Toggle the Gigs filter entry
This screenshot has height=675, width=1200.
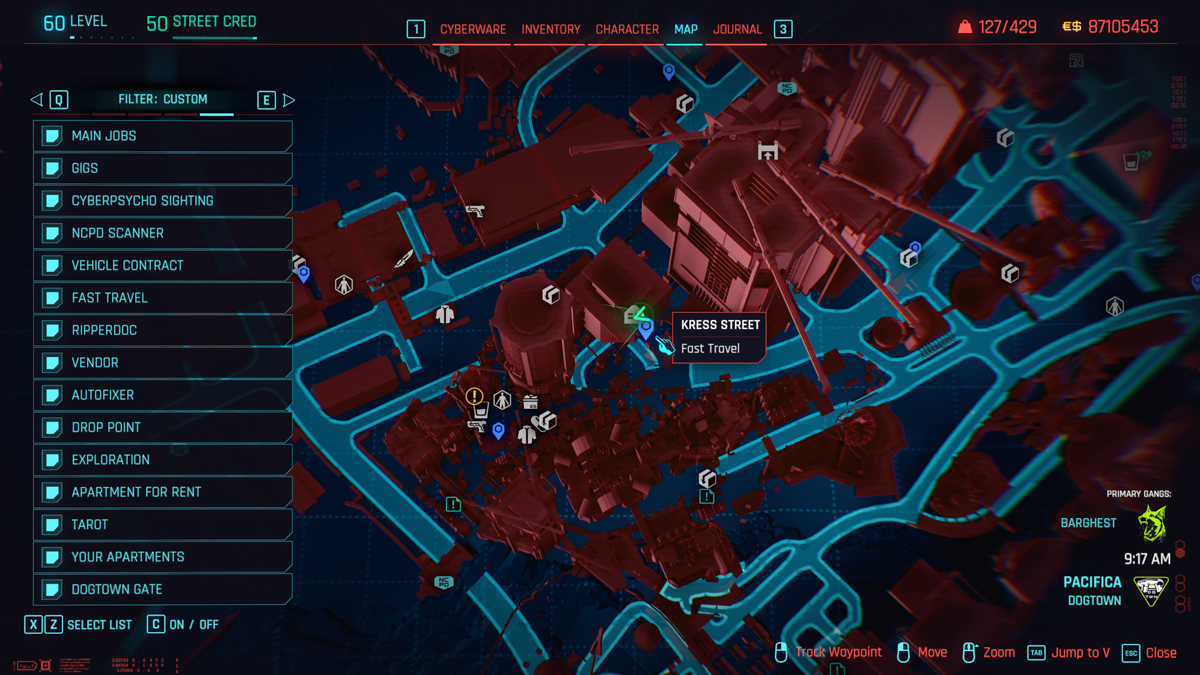click(163, 168)
